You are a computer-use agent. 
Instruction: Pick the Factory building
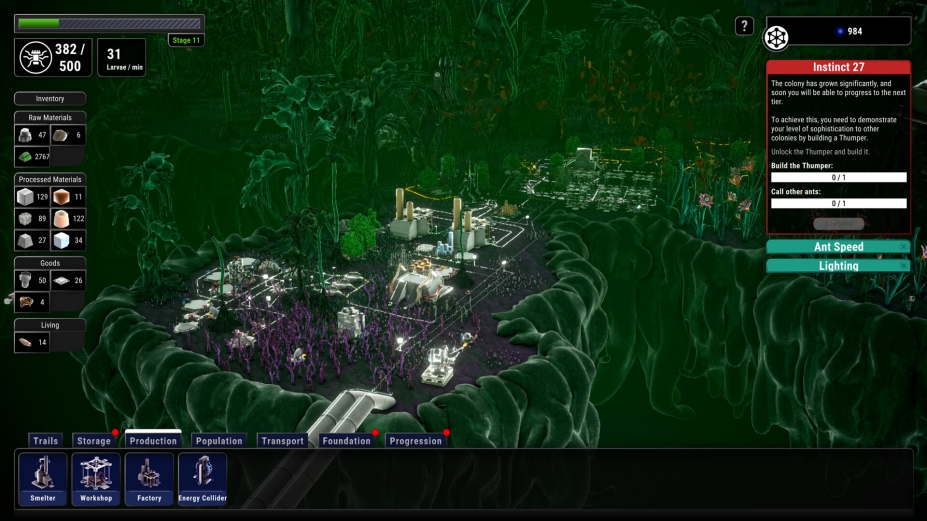tap(149, 479)
